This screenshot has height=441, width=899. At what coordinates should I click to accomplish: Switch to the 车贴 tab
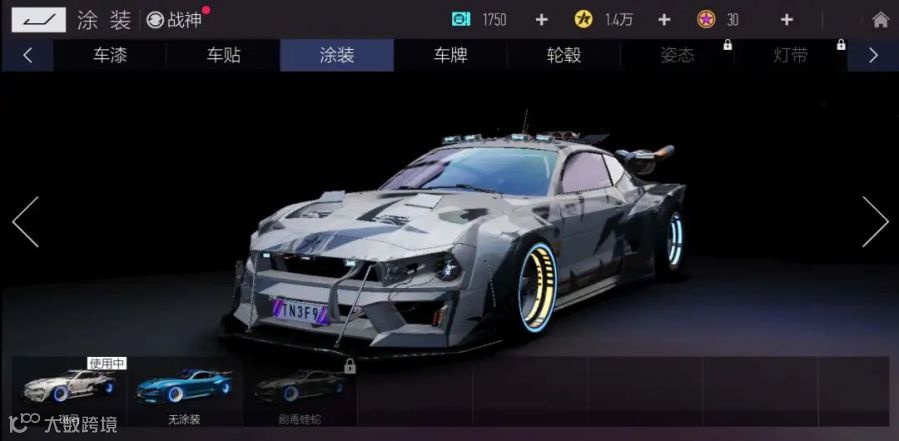click(x=223, y=56)
